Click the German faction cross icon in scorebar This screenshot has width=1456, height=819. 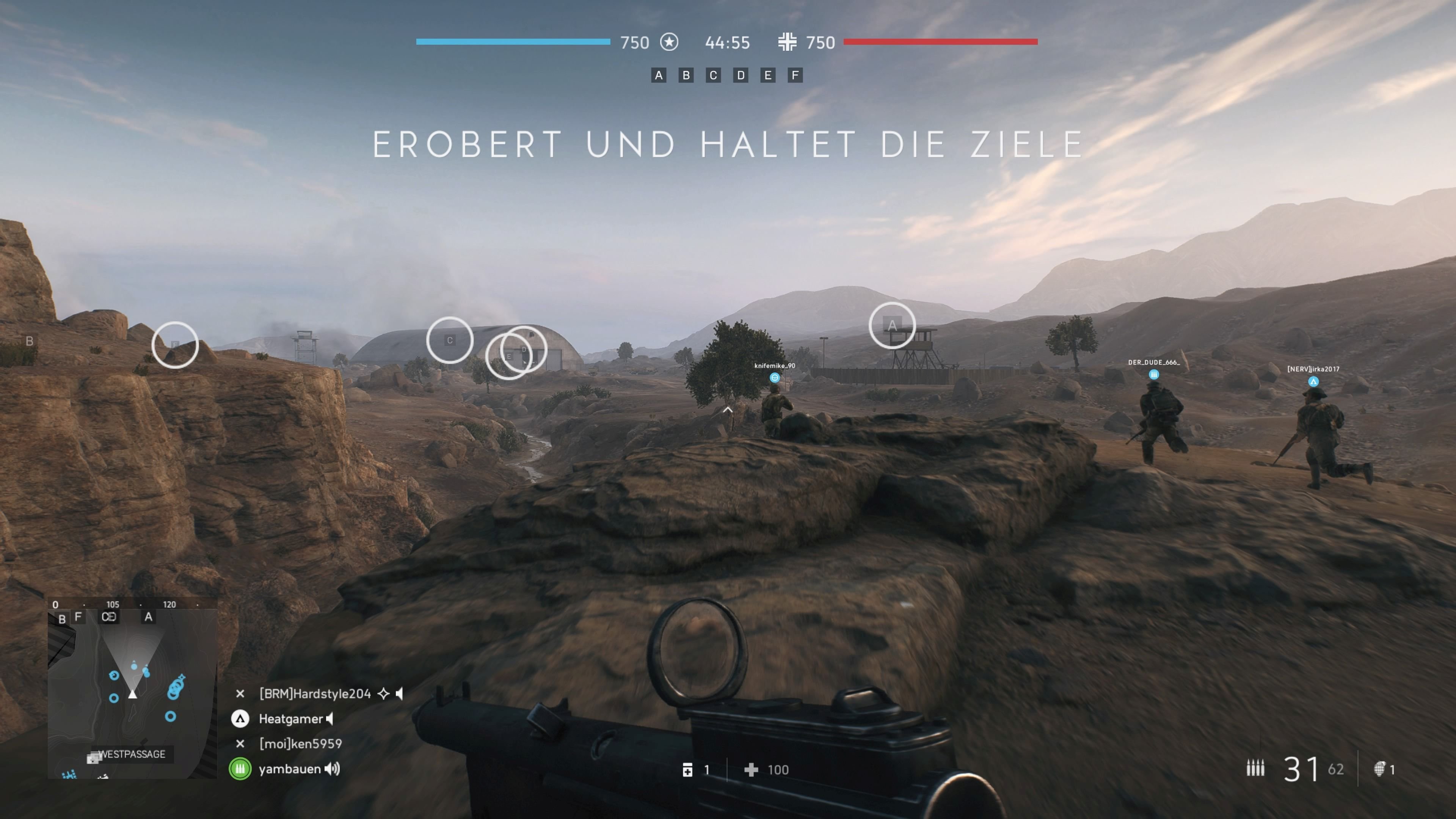click(x=788, y=42)
